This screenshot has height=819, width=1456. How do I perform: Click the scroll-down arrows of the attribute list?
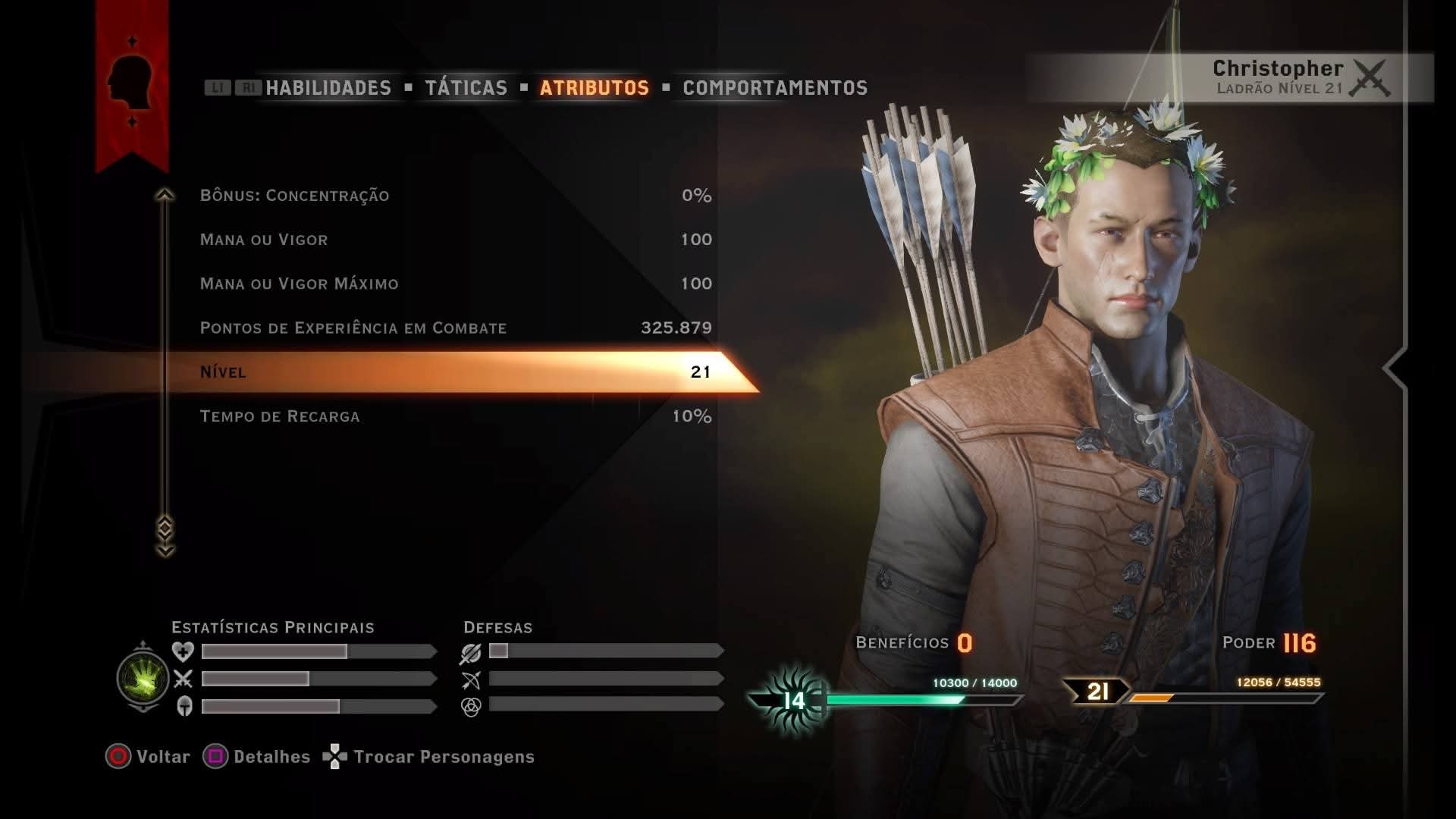(165, 537)
